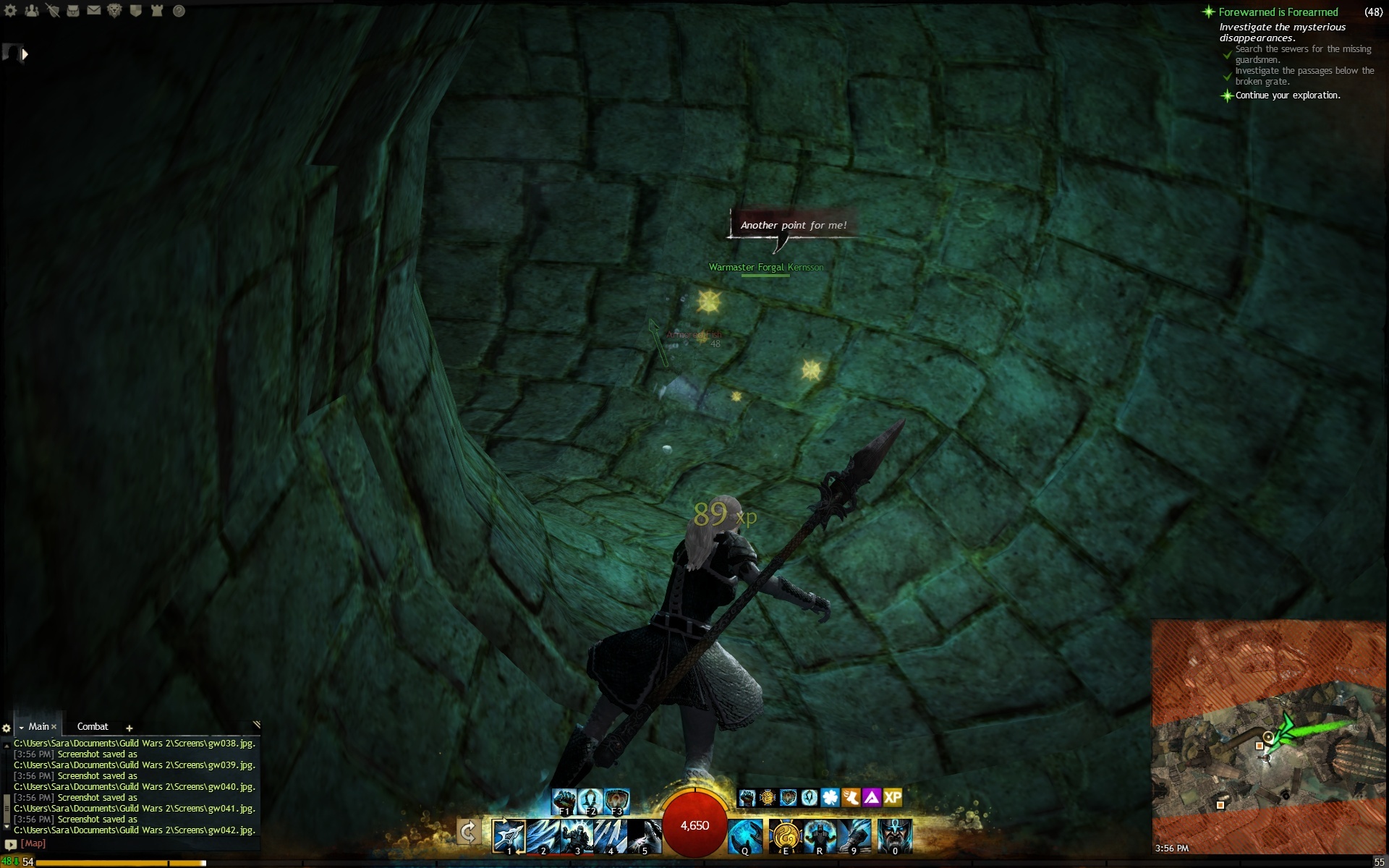Viewport: 1389px width, 868px height.
Task: Click the weapon swap button
Action: tap(468, 833)
